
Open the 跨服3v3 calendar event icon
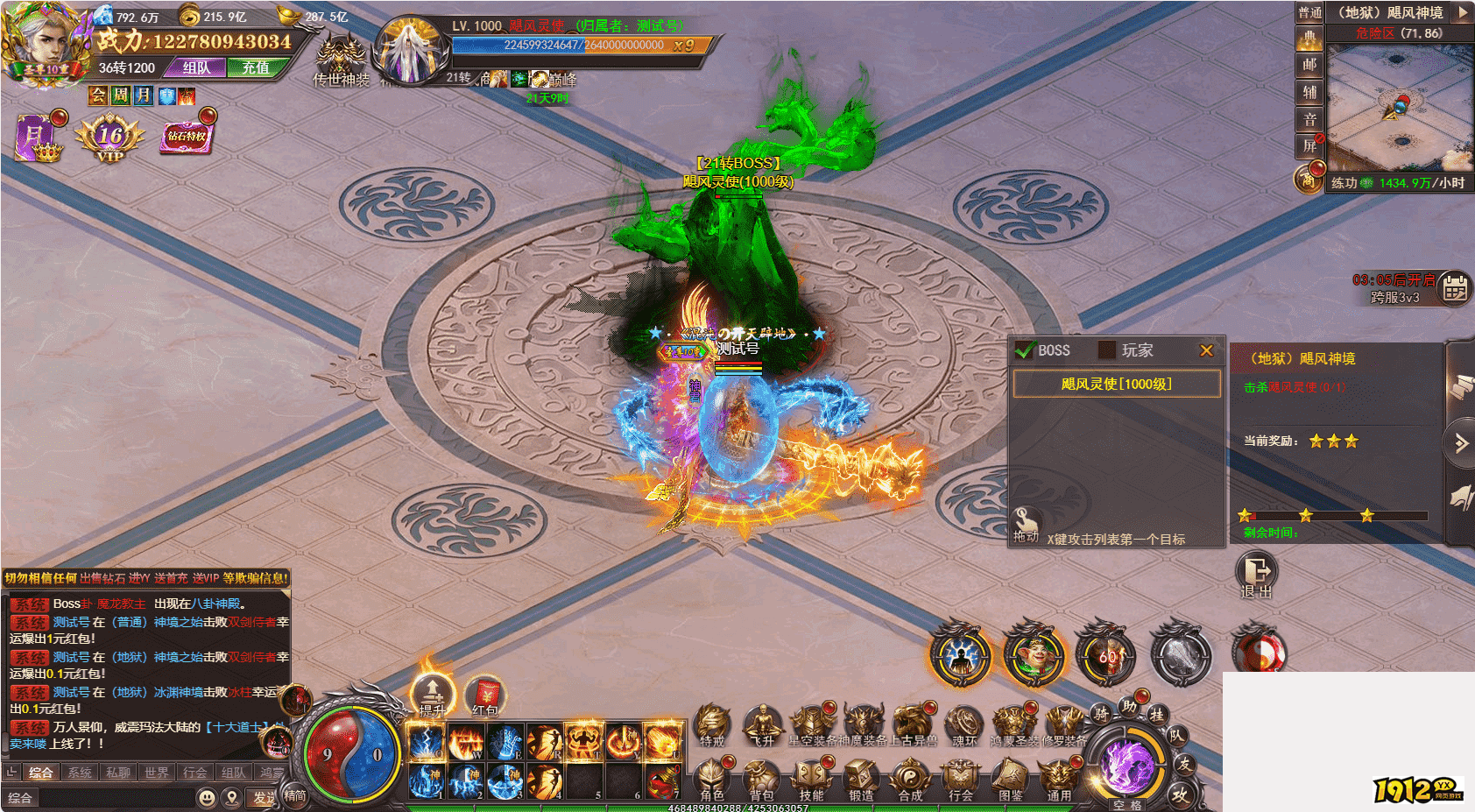pos(1455,287)
